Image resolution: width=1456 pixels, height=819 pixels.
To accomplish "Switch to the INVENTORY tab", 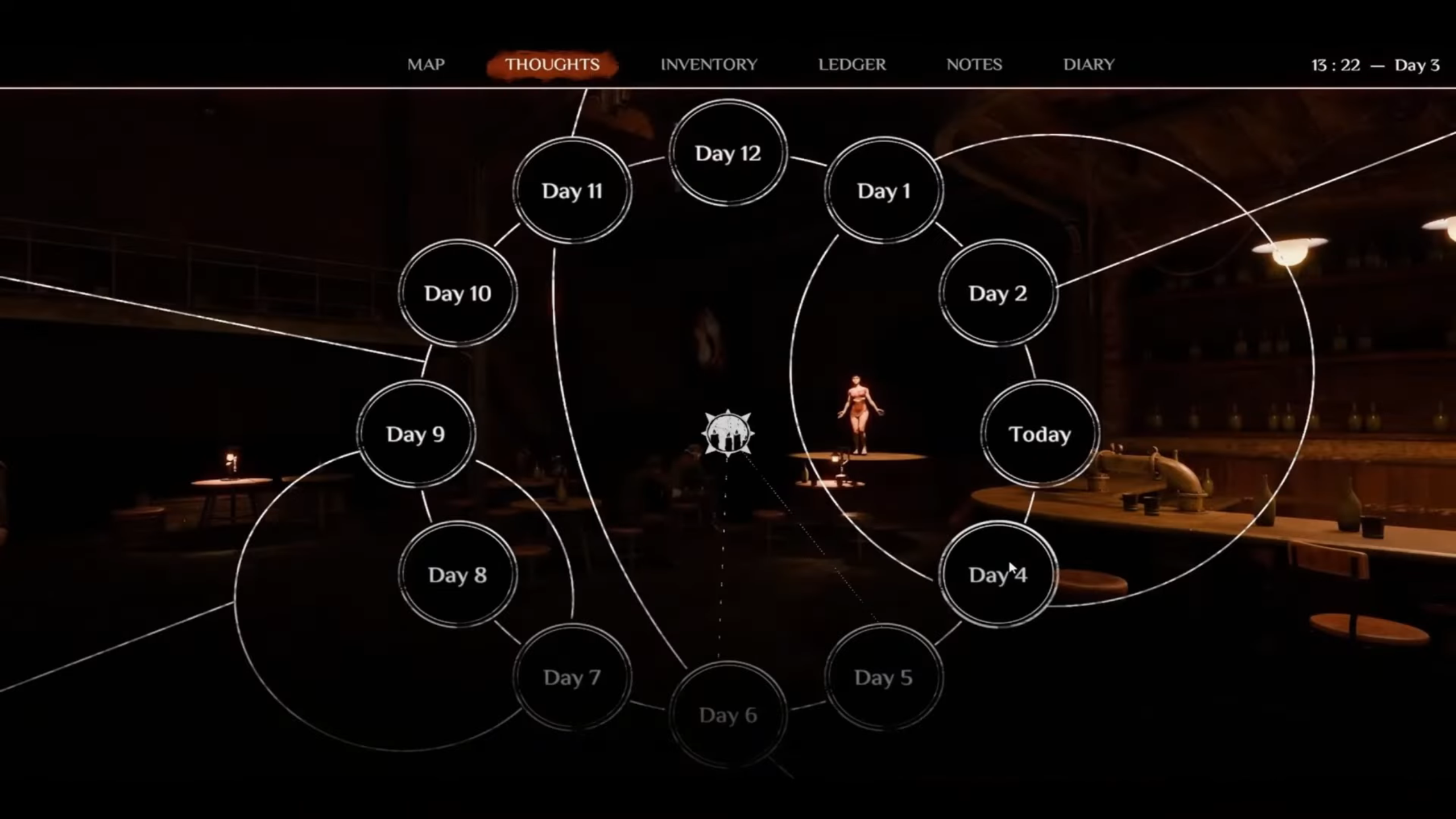I will tap(708, 64).
